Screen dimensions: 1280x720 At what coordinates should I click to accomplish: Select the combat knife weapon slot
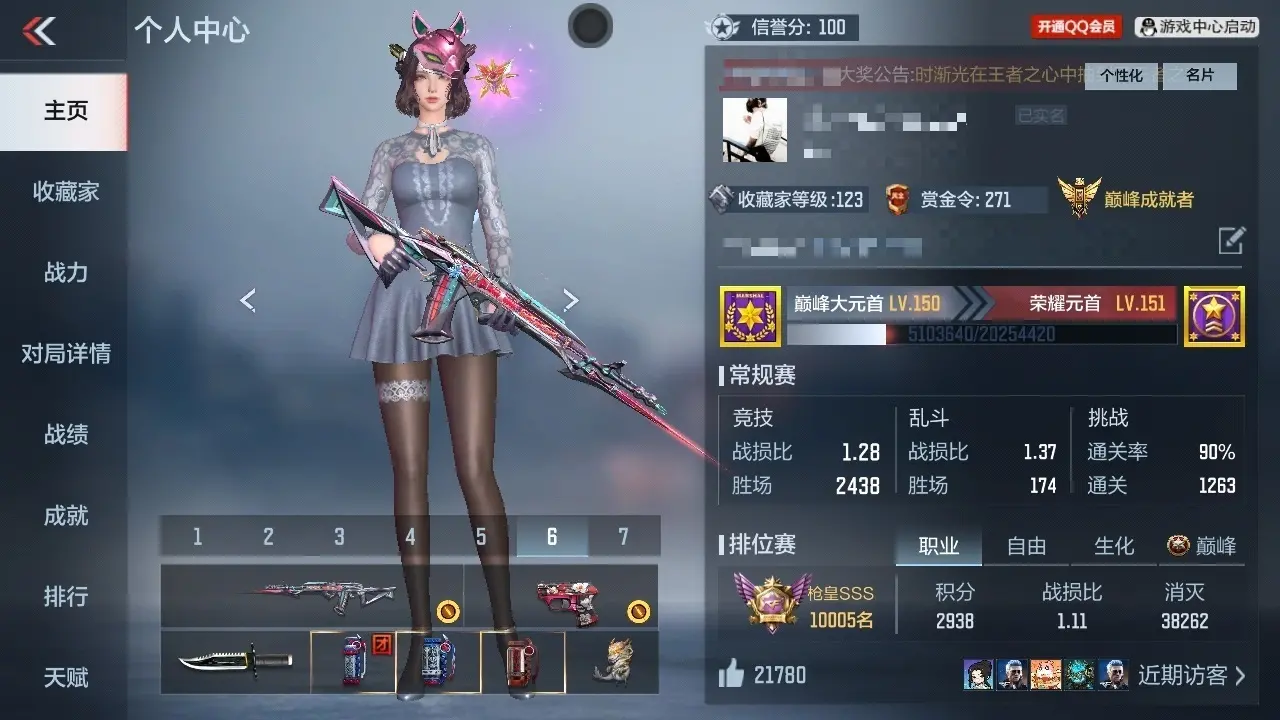[x=235, y=661]
